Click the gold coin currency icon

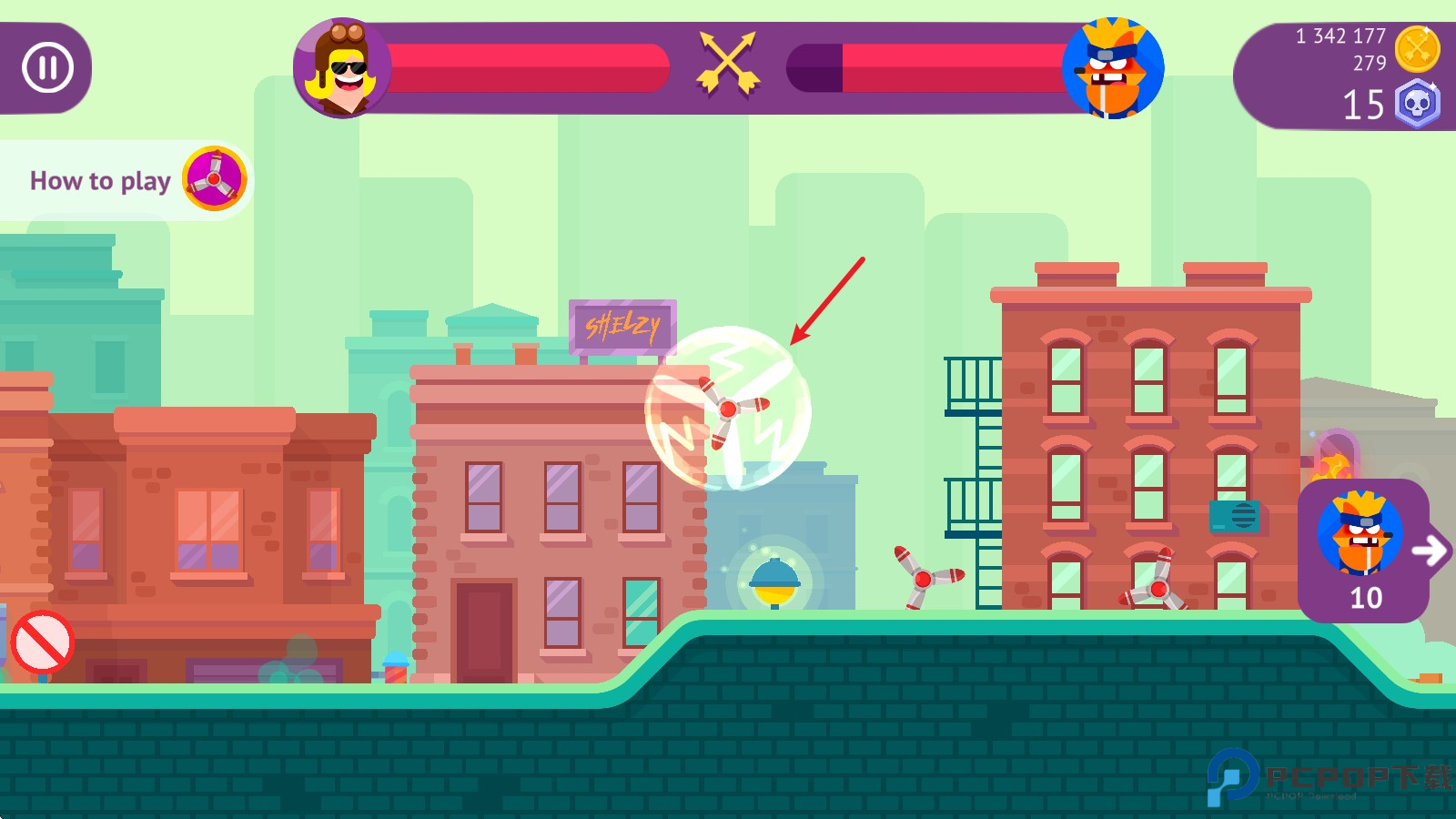1417,49
